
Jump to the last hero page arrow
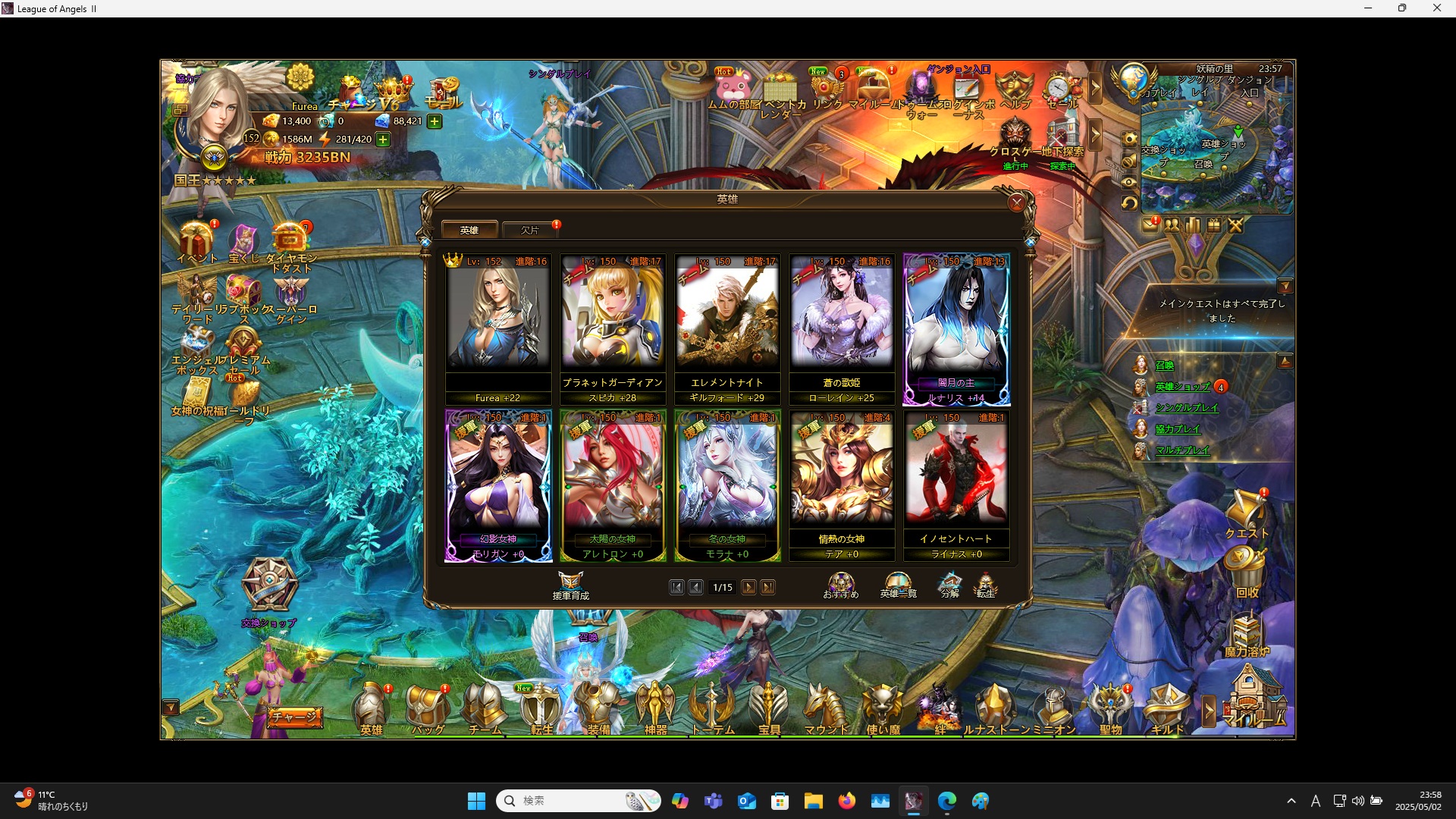pos(769,587)
